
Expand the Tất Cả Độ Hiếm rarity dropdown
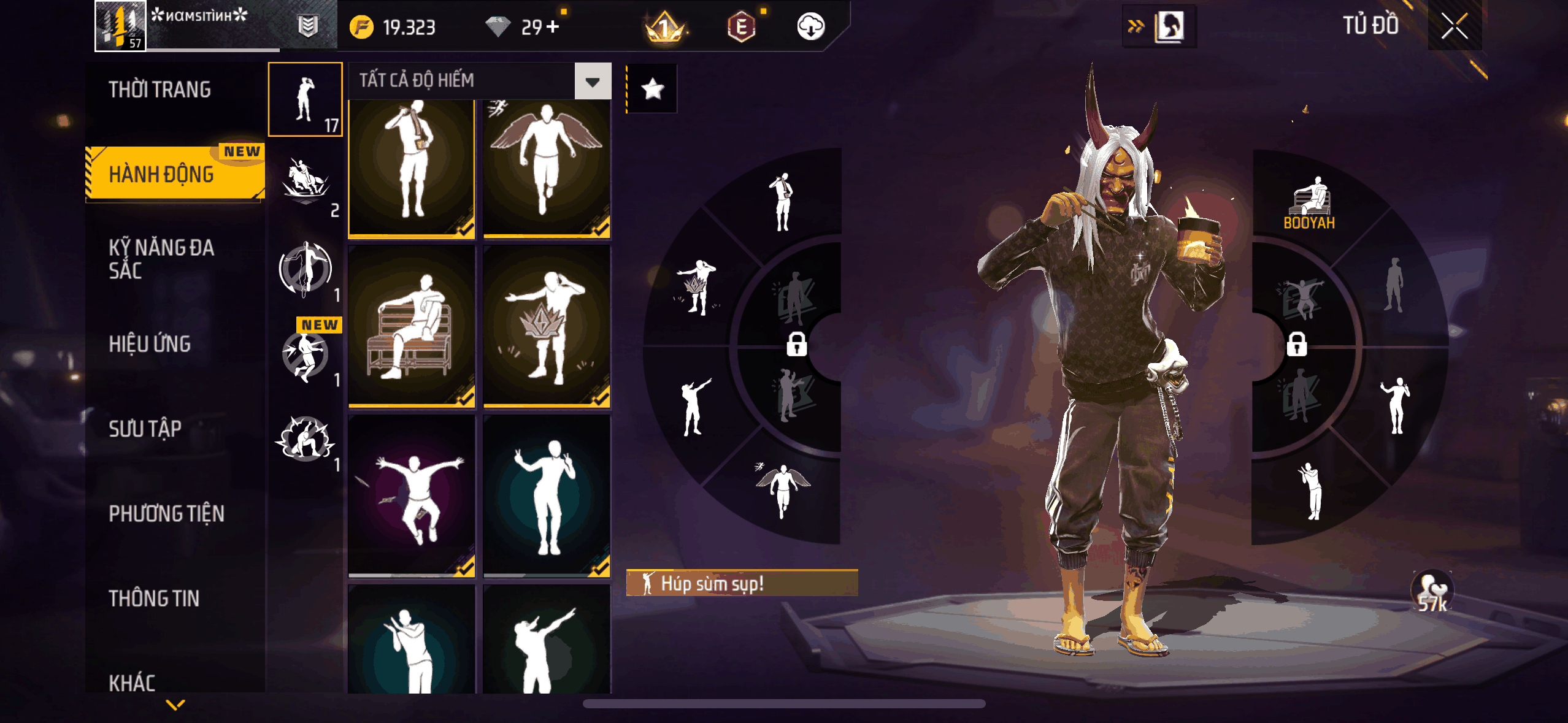[x=592, y=81]
